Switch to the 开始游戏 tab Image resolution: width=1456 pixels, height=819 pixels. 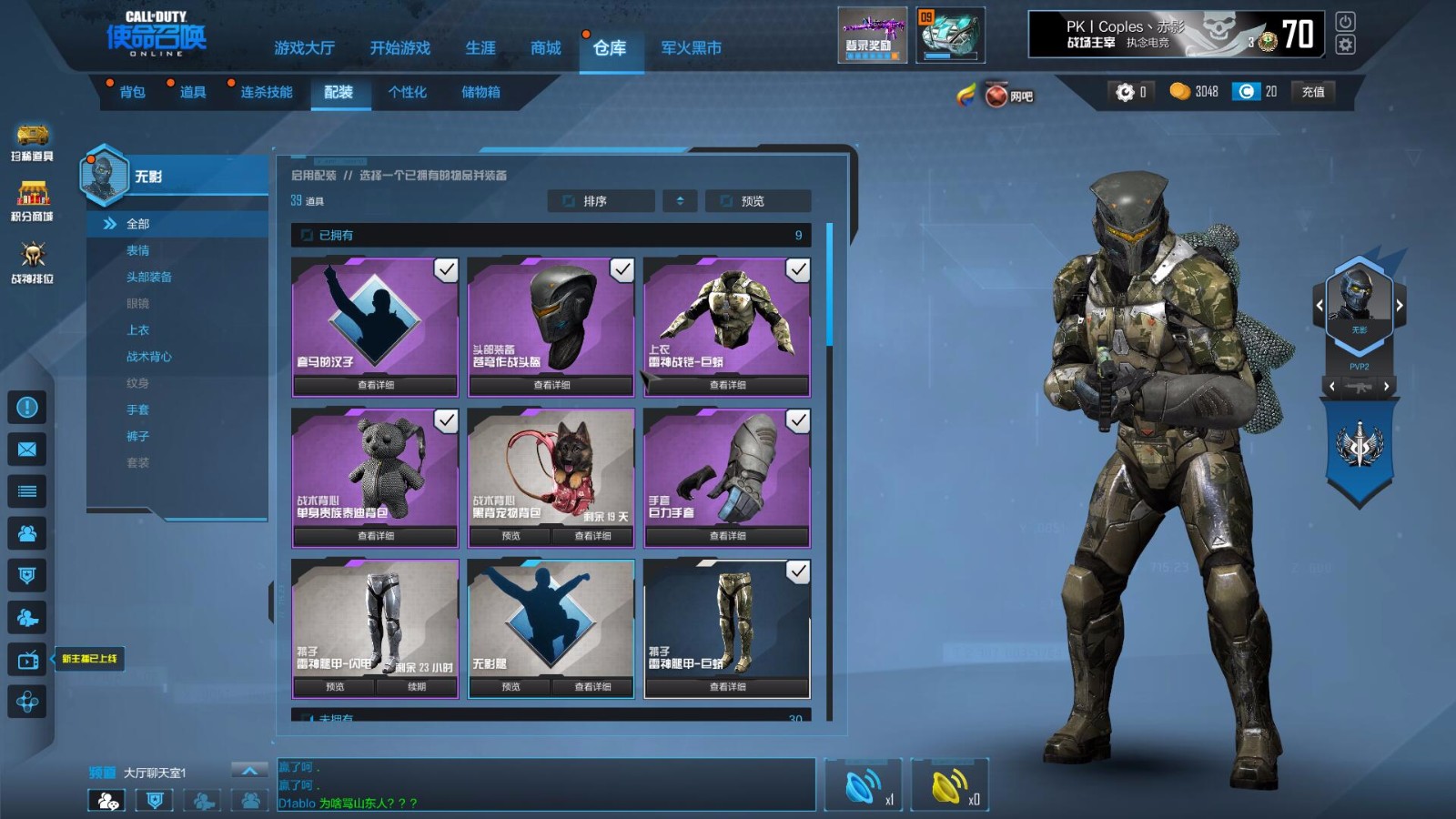(x=399, y=48)
